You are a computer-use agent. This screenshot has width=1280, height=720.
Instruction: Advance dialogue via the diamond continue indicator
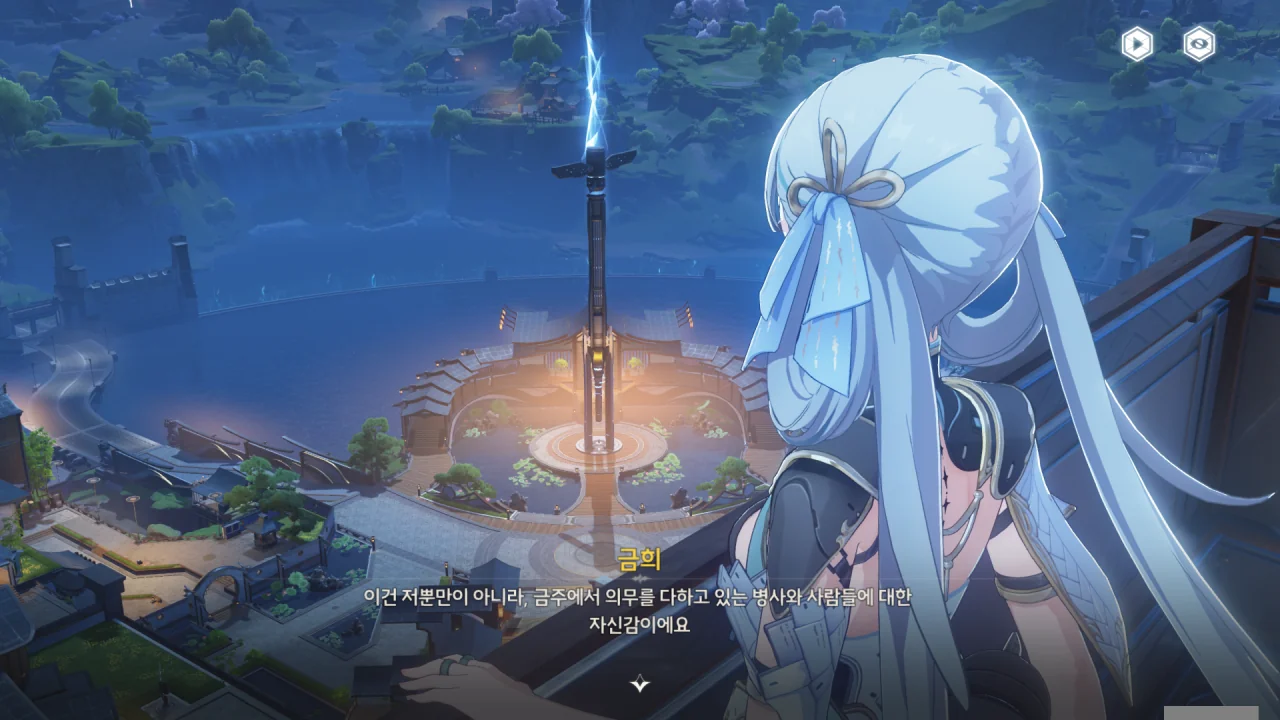coord(640,684)
